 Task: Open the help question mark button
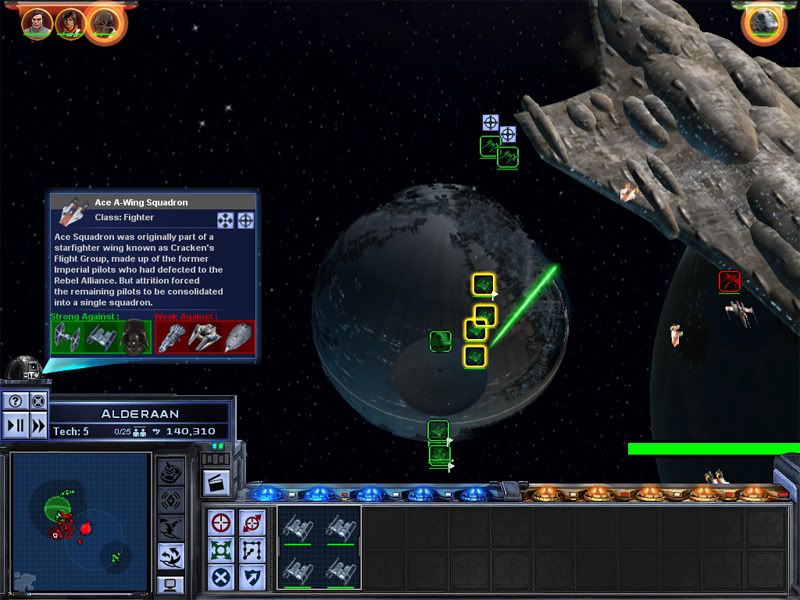15,401
